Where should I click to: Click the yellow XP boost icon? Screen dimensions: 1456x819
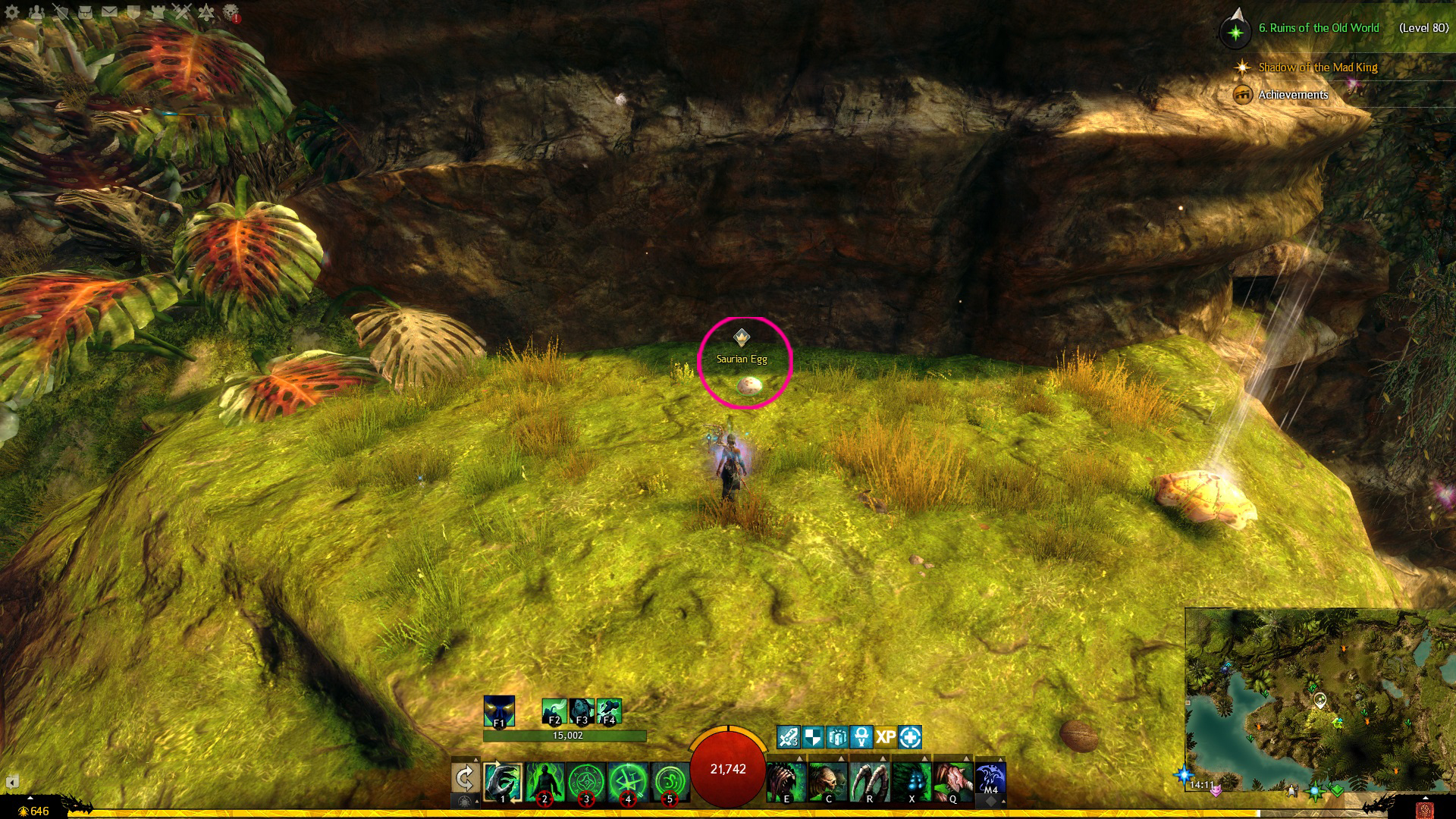[886, 737]
